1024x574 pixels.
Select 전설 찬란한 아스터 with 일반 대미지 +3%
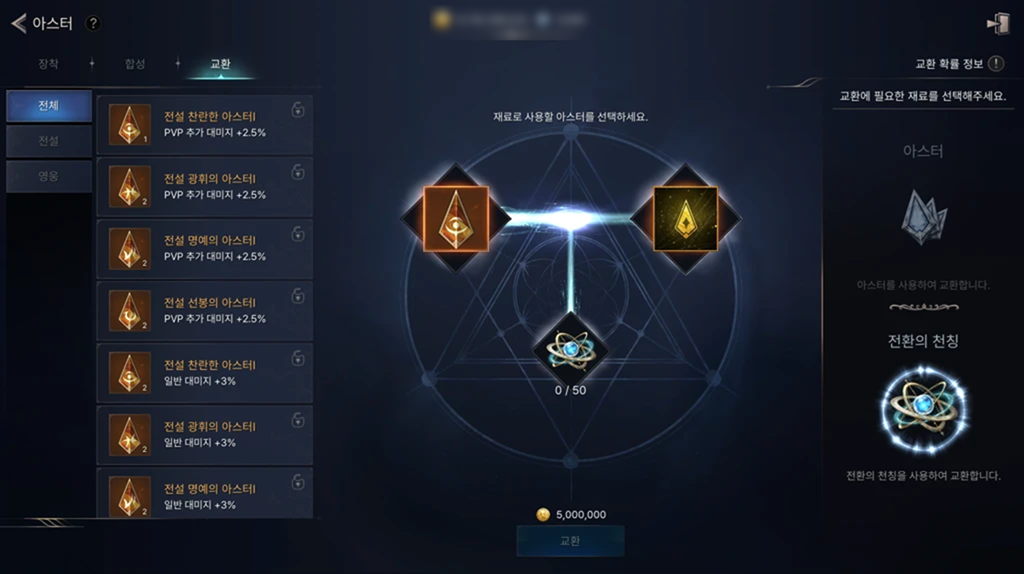[x=205, y=373]
